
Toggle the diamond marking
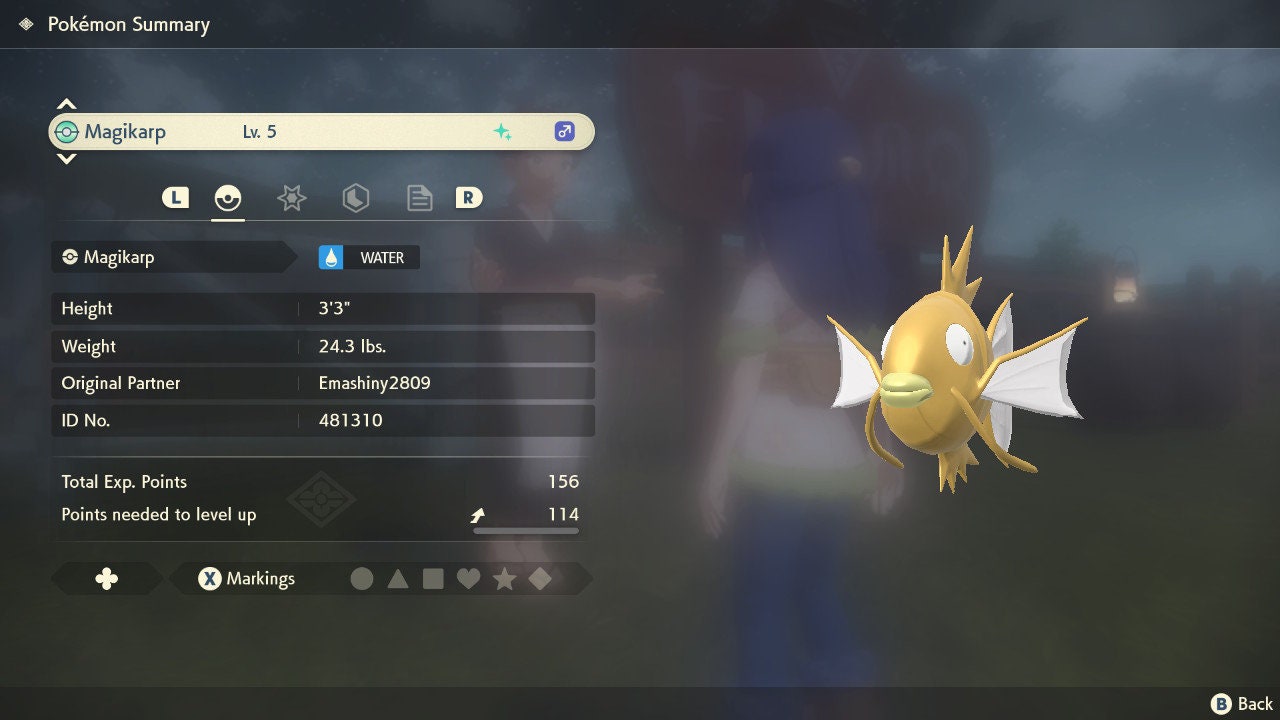[x=540, y=579]
